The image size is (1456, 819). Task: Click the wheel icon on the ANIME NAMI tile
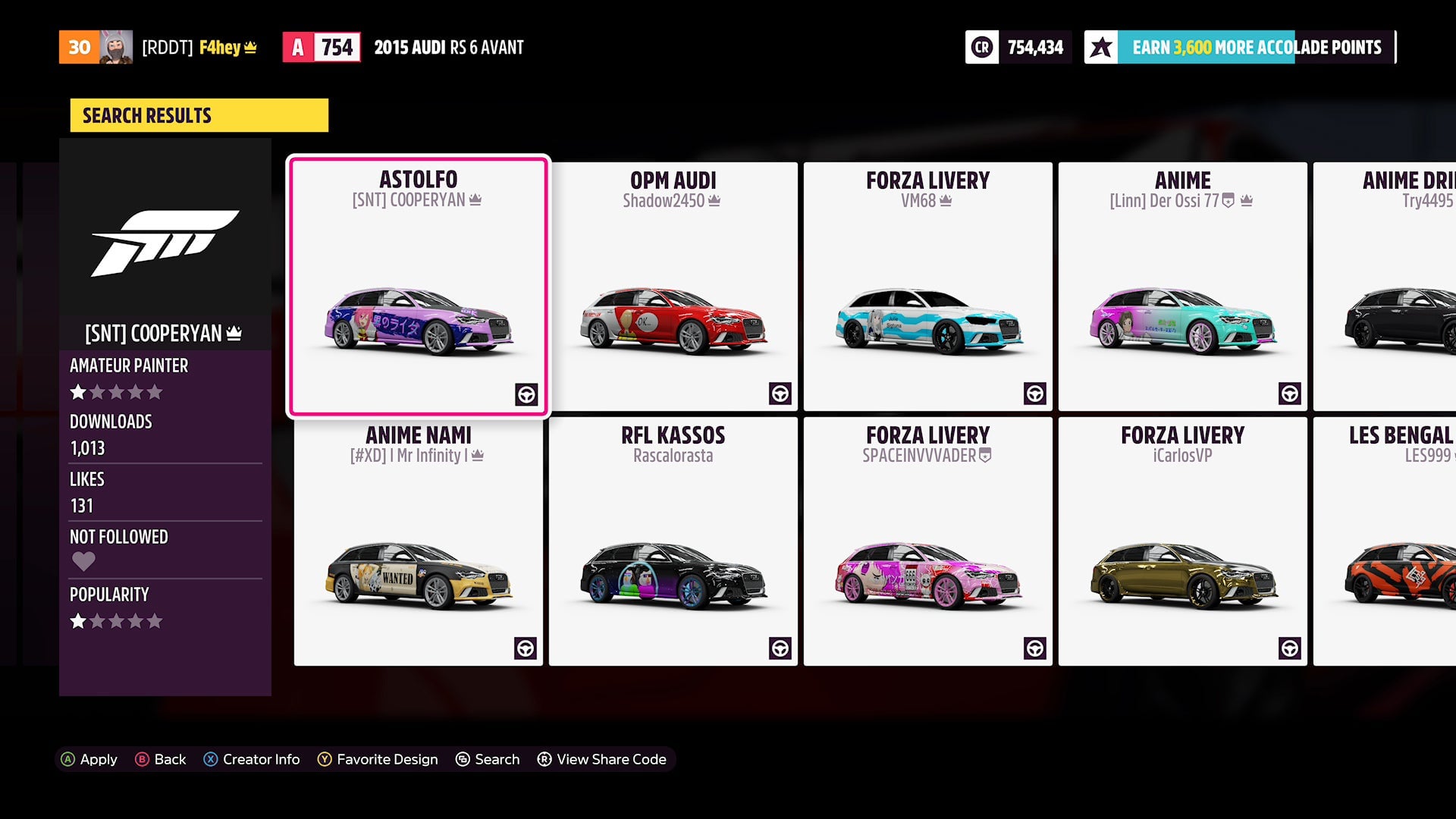(x=525, y=648)
